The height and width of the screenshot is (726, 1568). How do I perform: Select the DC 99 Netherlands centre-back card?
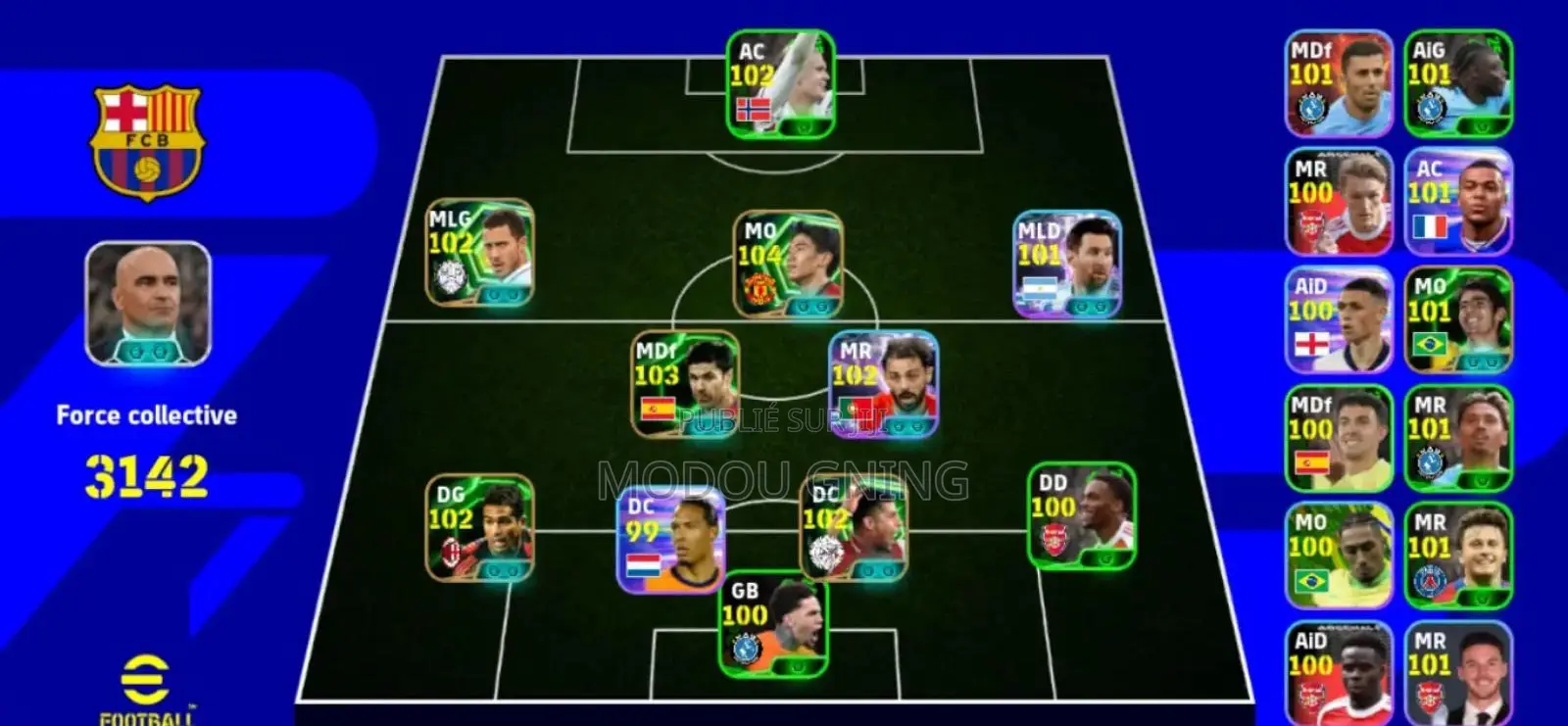pyautogui.click(x=671, y=541)
